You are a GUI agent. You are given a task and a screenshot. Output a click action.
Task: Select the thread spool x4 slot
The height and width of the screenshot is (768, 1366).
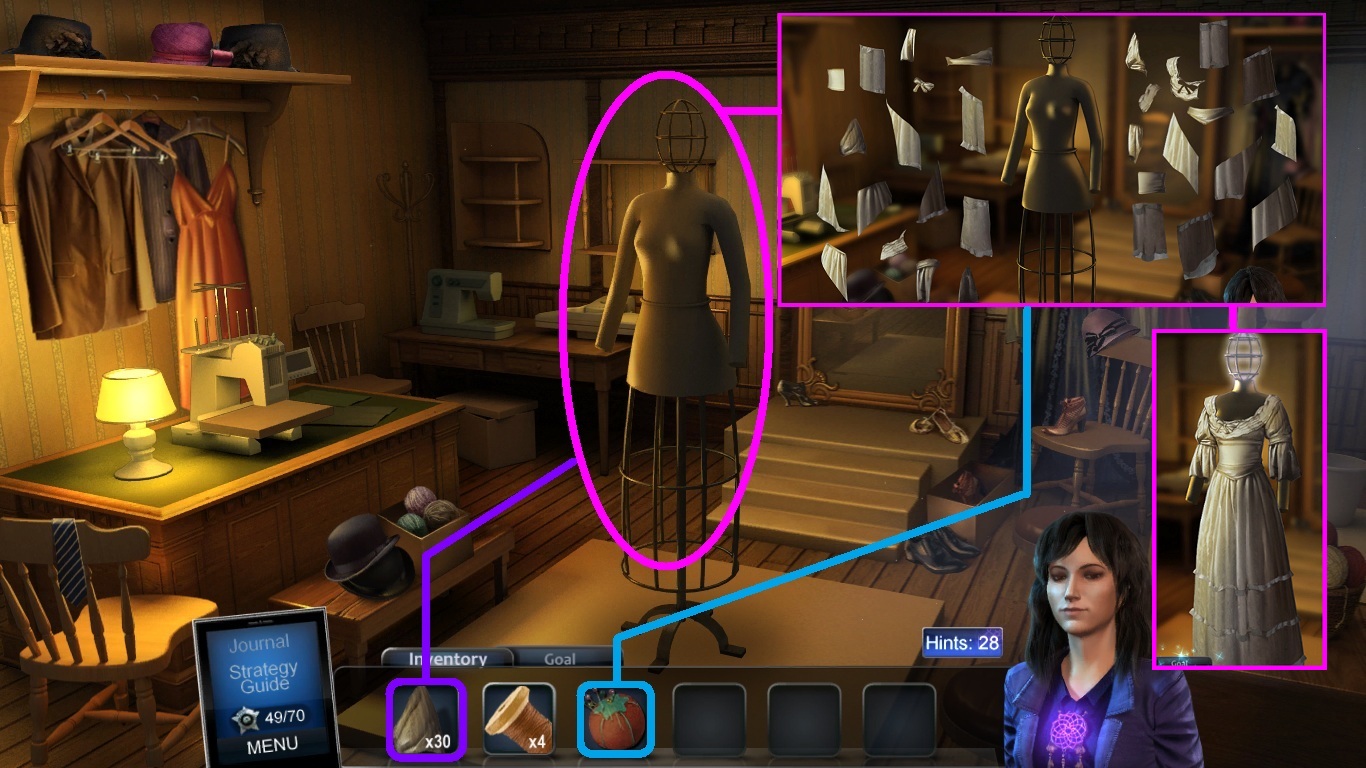tap(519, 718)
